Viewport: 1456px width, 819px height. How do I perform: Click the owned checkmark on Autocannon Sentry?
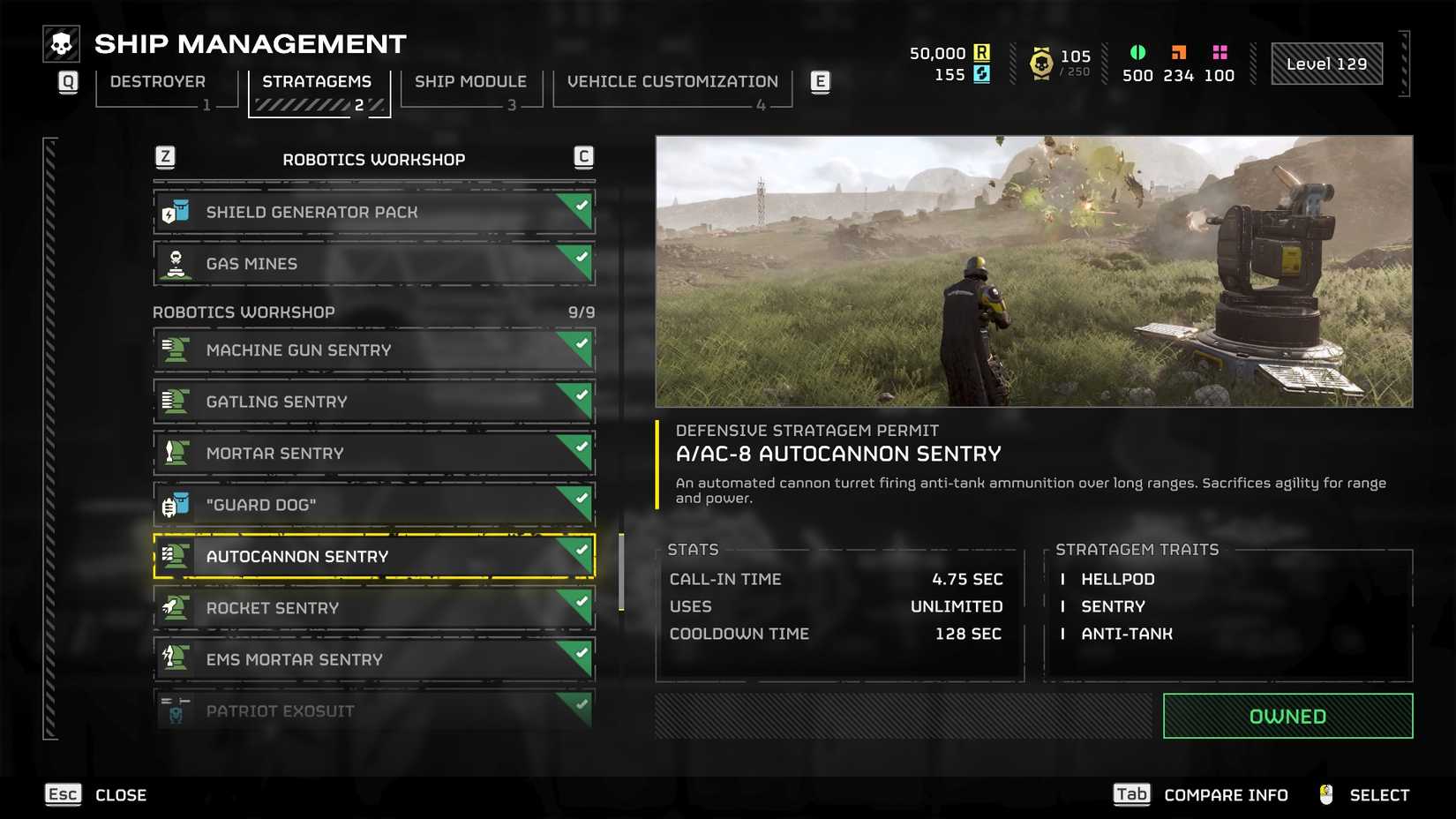pos(580,548)
